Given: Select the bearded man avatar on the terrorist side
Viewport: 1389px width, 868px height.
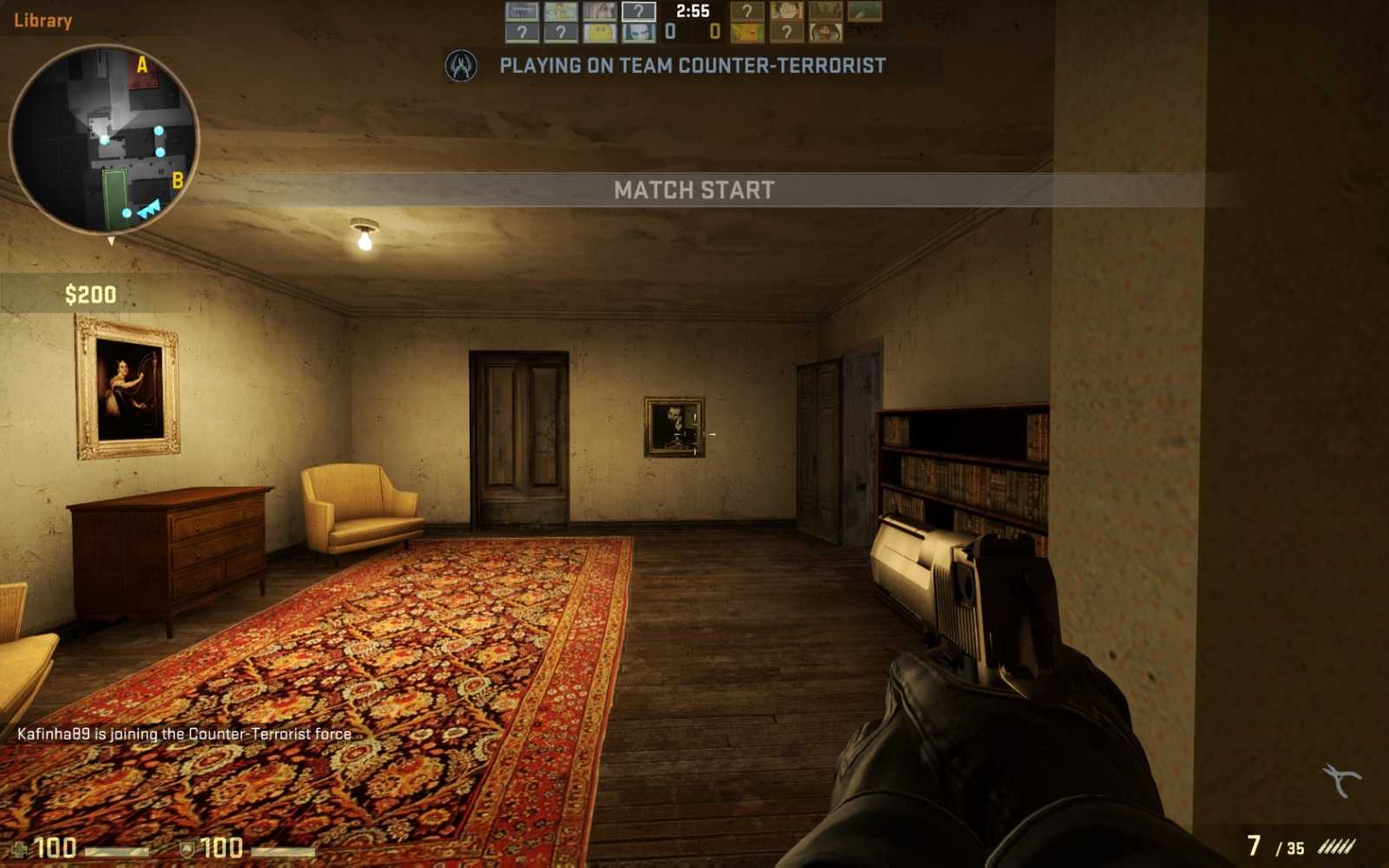Looking at the screenshot, I should (826, 32).
